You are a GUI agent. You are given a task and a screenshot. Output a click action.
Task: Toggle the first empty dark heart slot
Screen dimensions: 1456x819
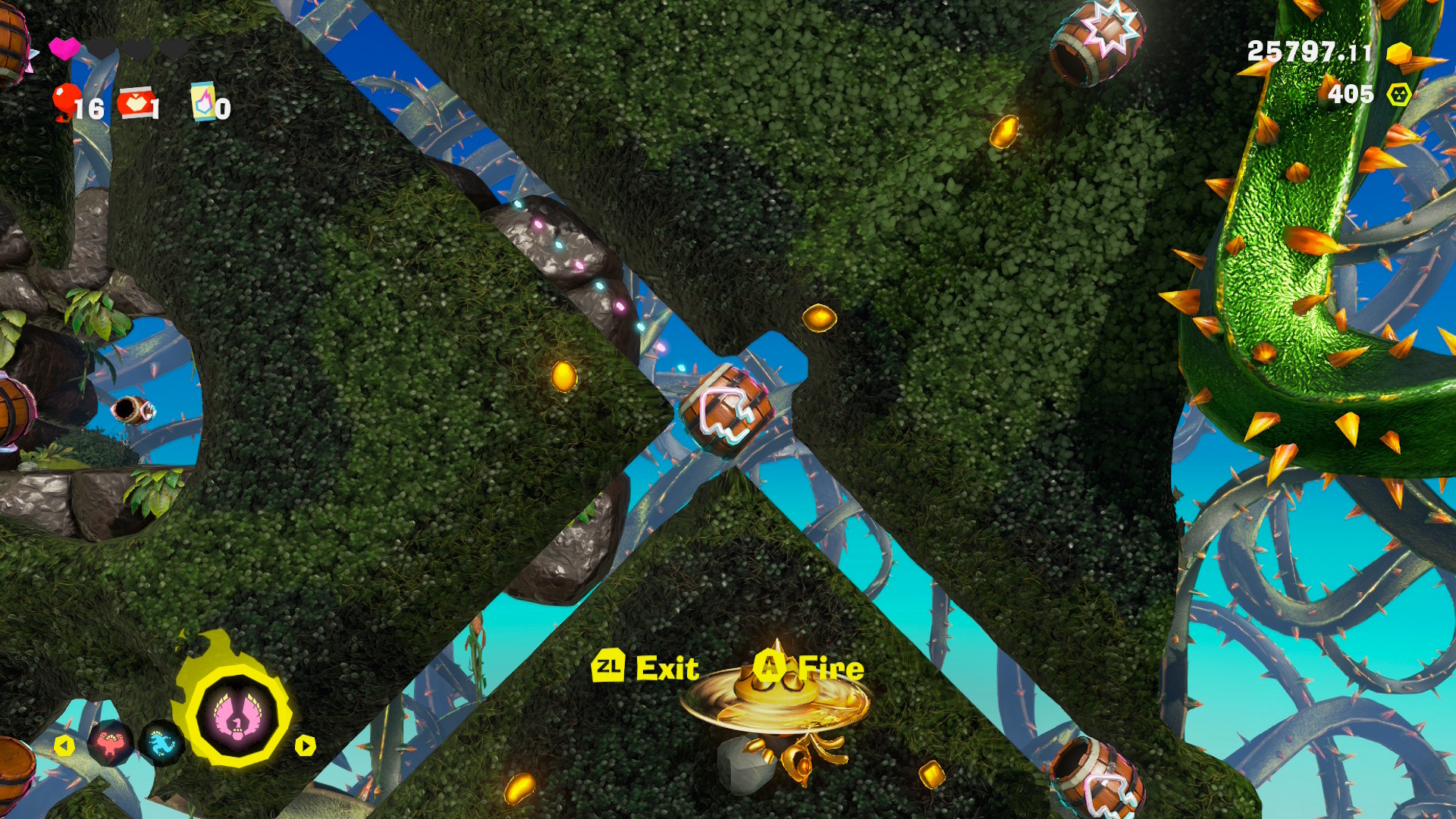[102, 48]
